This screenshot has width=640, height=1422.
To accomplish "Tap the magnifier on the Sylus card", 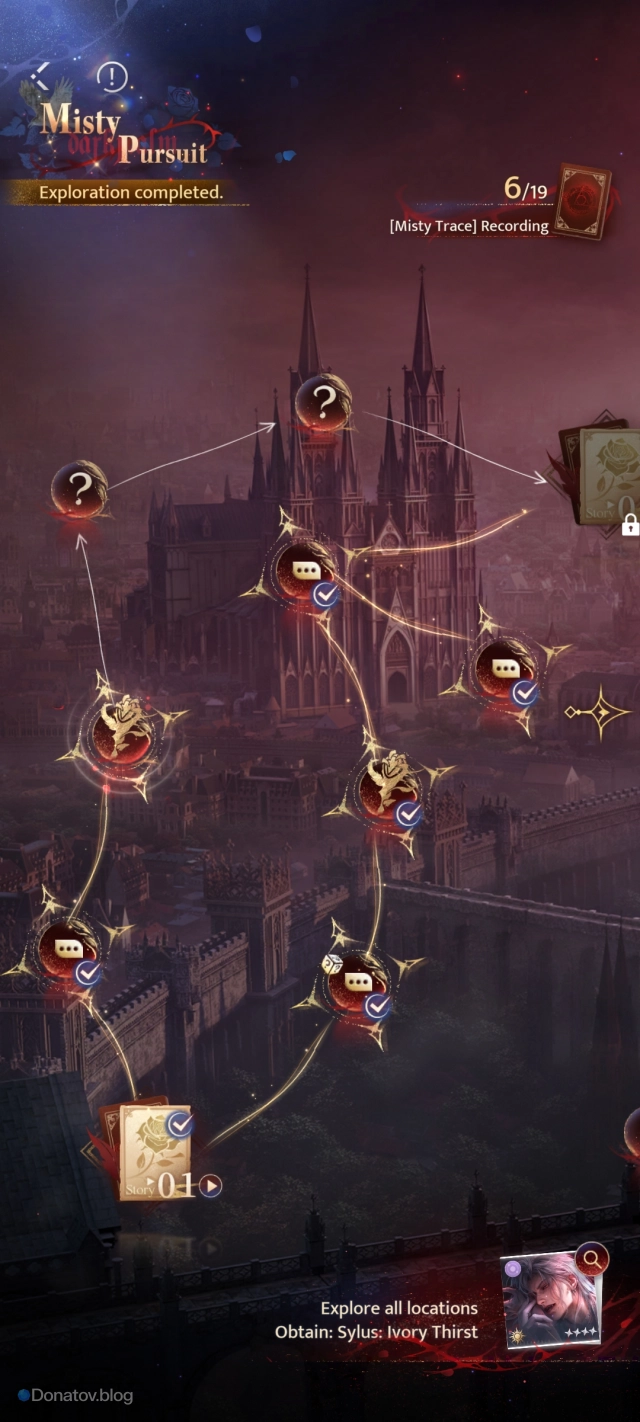I will tap(592, 1259).
